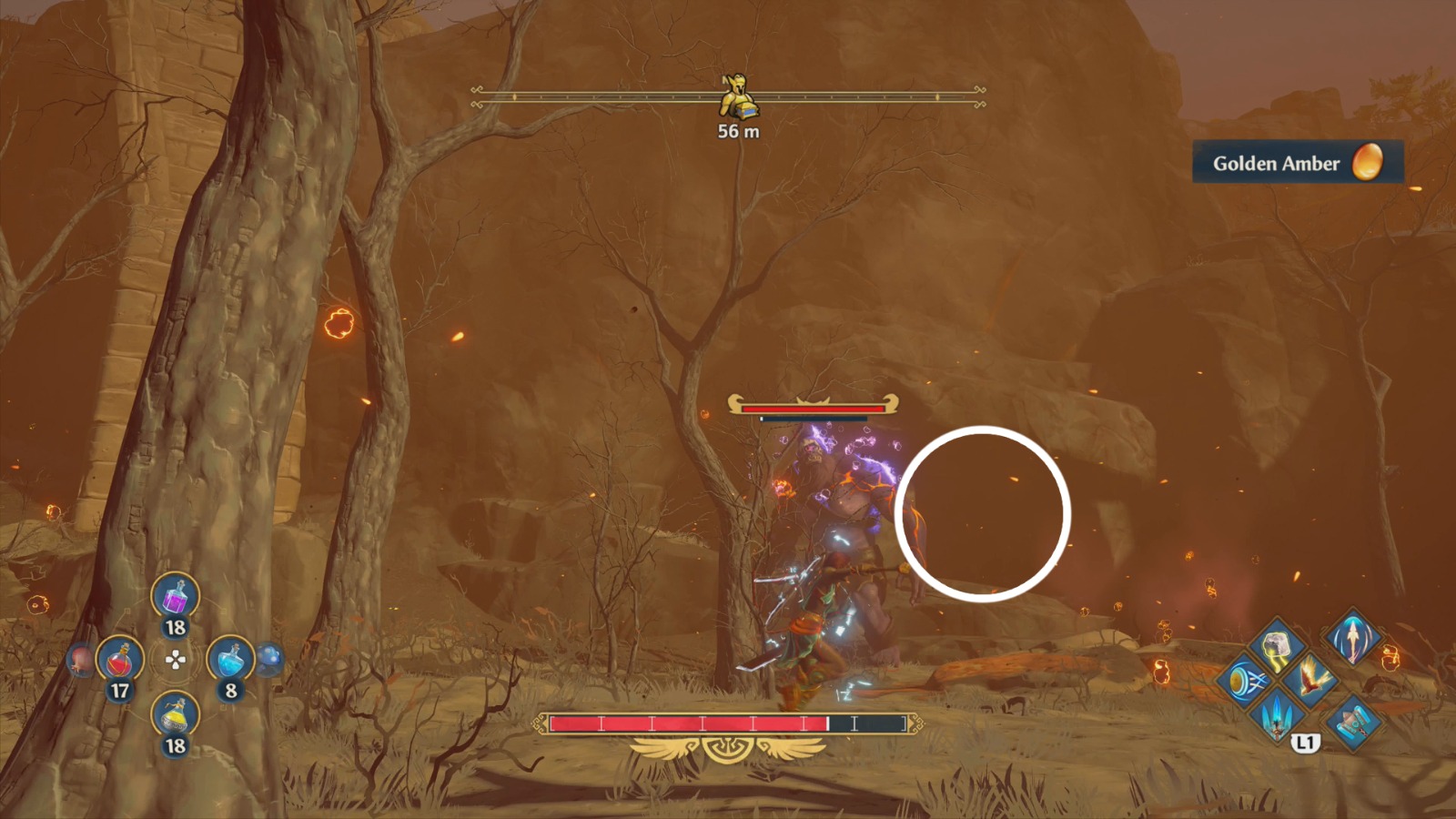Activate the phoenix companion ability icon
The image size is (1456, 819).
click(1313, 680)
